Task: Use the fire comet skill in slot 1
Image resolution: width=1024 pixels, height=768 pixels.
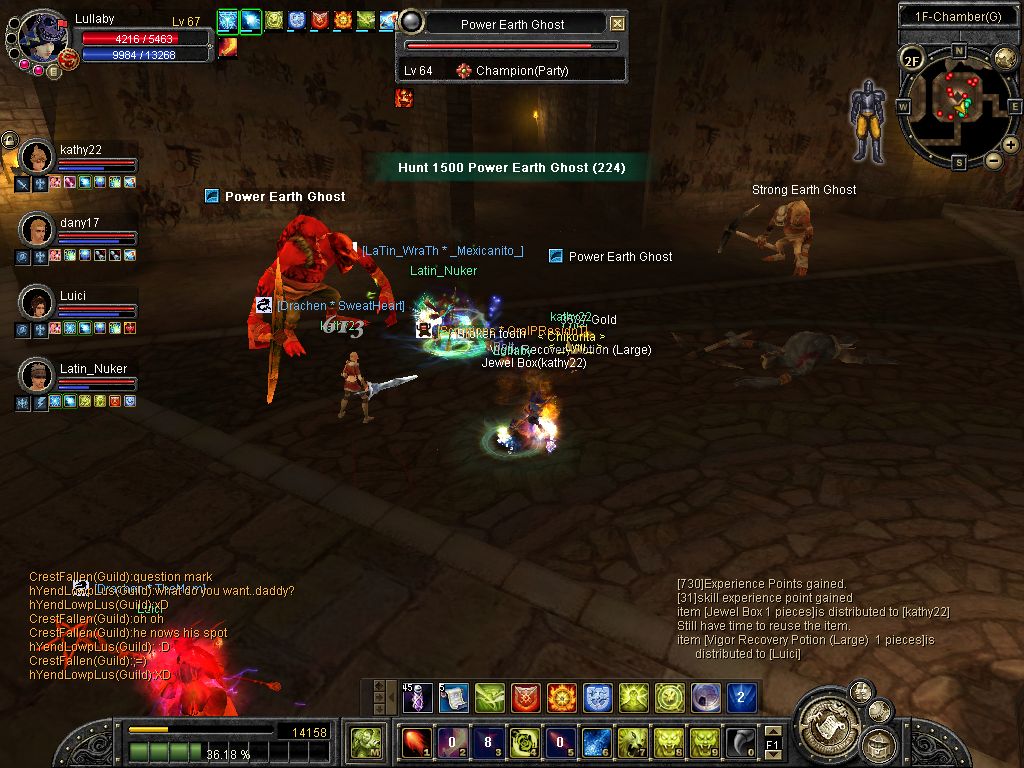Action: (x=417, y=742)
